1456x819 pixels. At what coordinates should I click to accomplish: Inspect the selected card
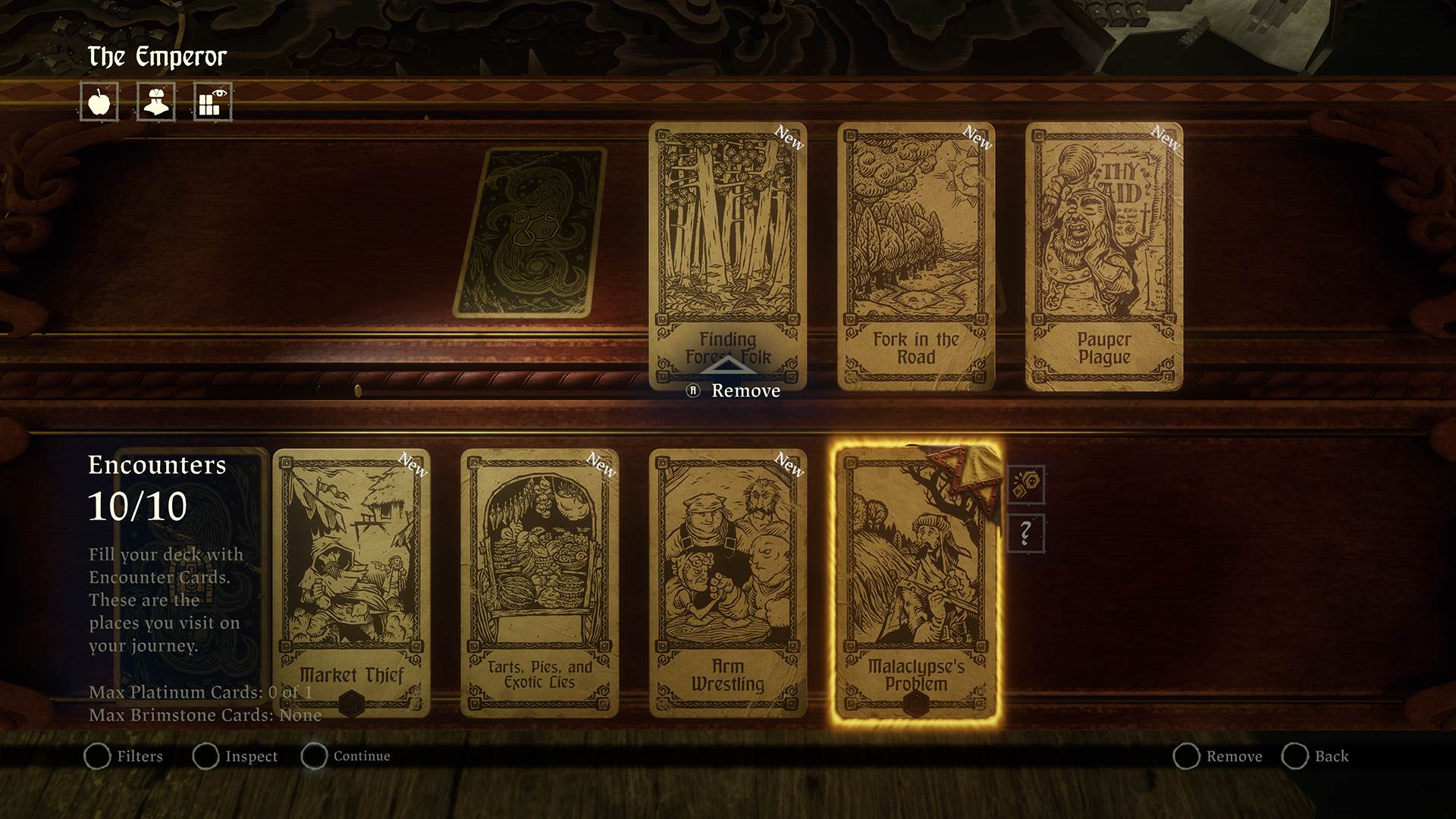click(252, 756)
